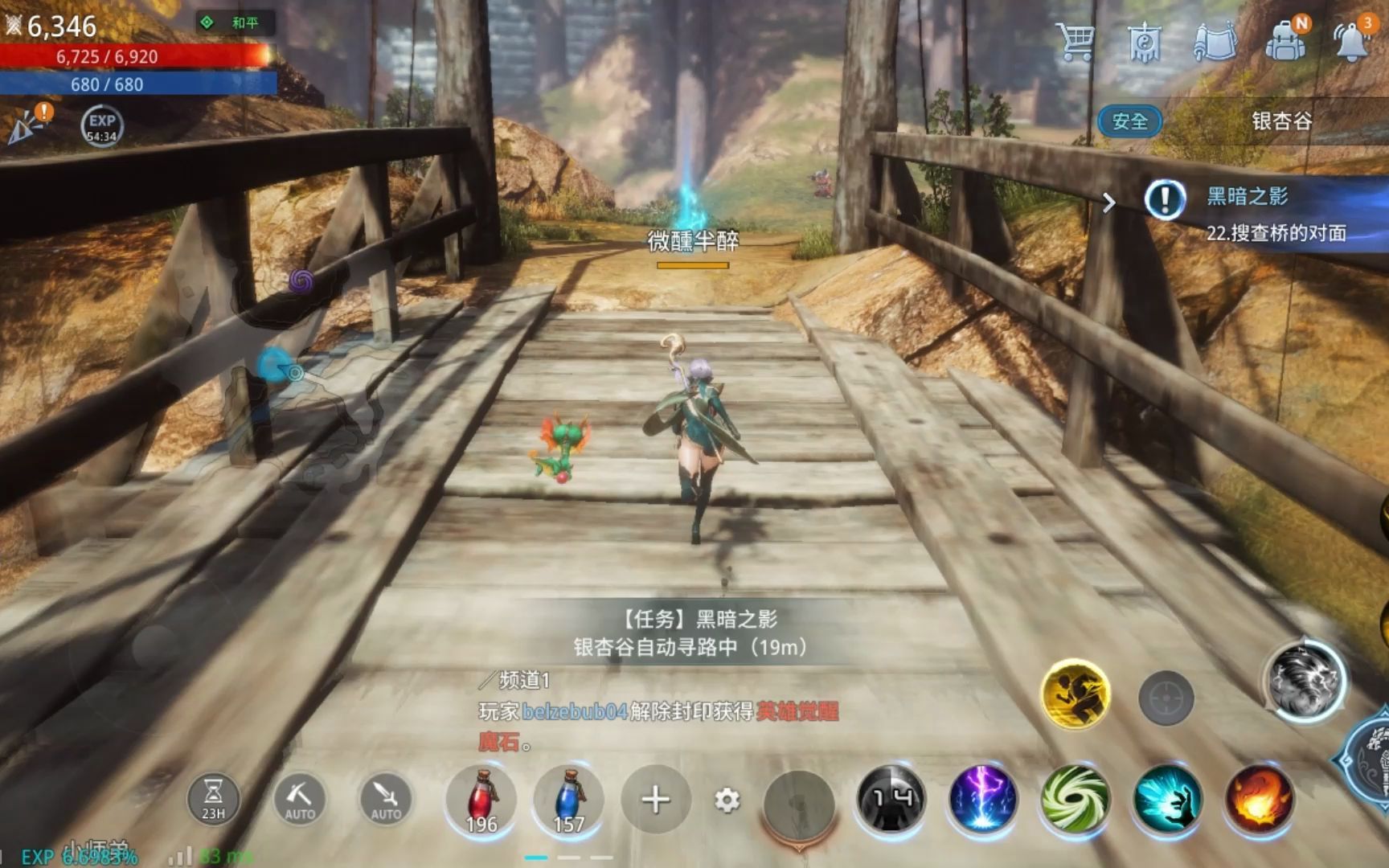Open the backpack inventory
The width and height of the screenshot is (1389, 868).
point(1285,40)
